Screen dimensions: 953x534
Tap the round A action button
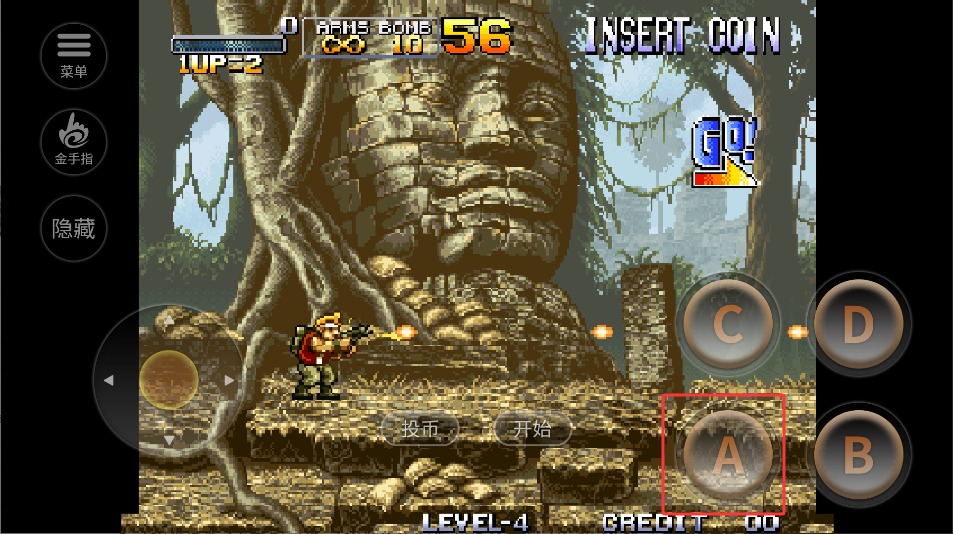coord(727,455)
